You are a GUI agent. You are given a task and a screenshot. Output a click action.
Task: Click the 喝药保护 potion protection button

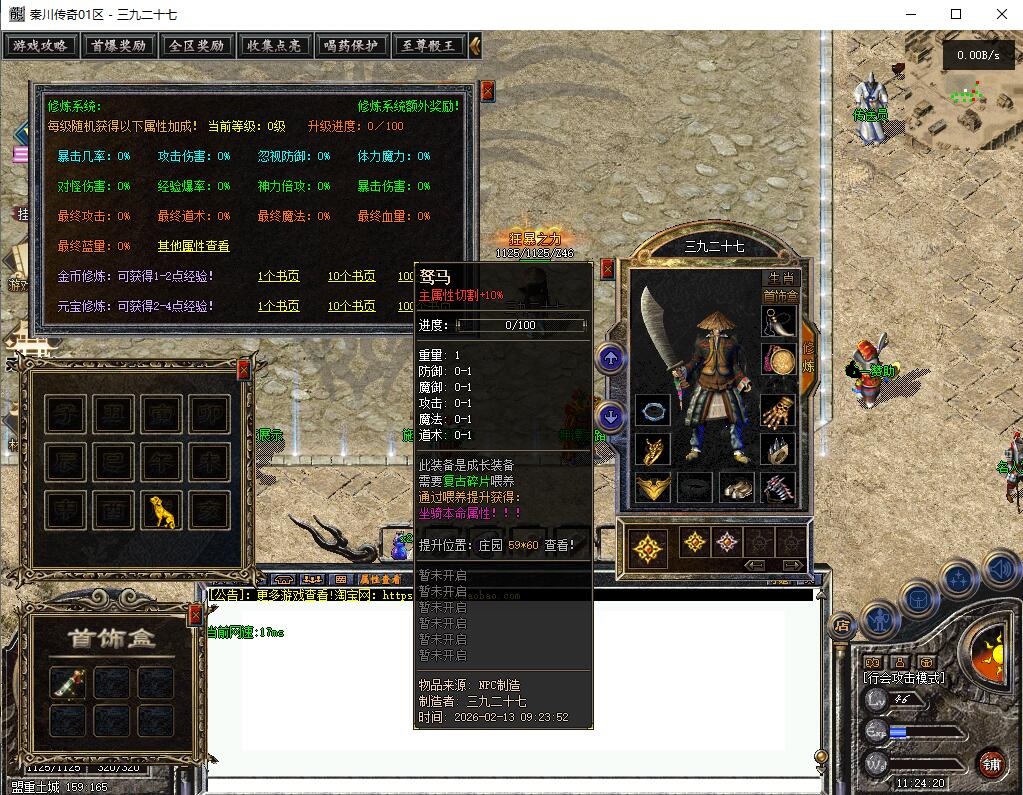(x=352, y=46)
